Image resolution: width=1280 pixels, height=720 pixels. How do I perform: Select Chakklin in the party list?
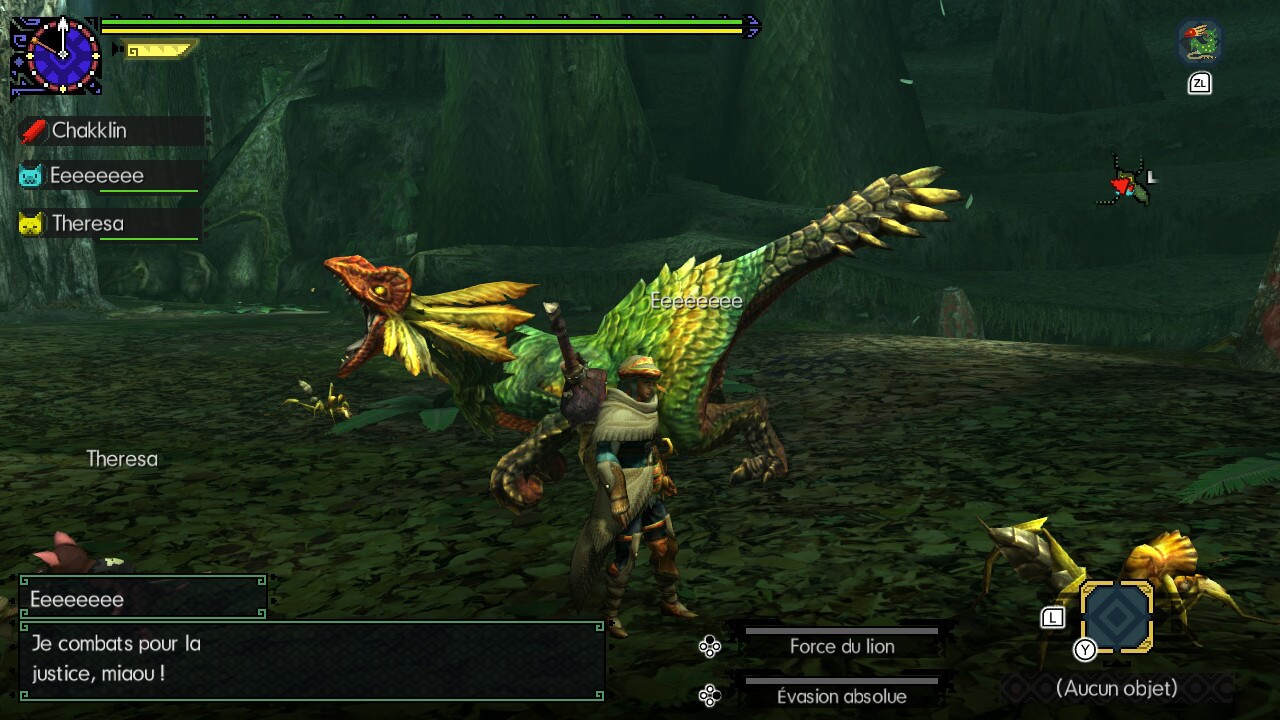110,131
